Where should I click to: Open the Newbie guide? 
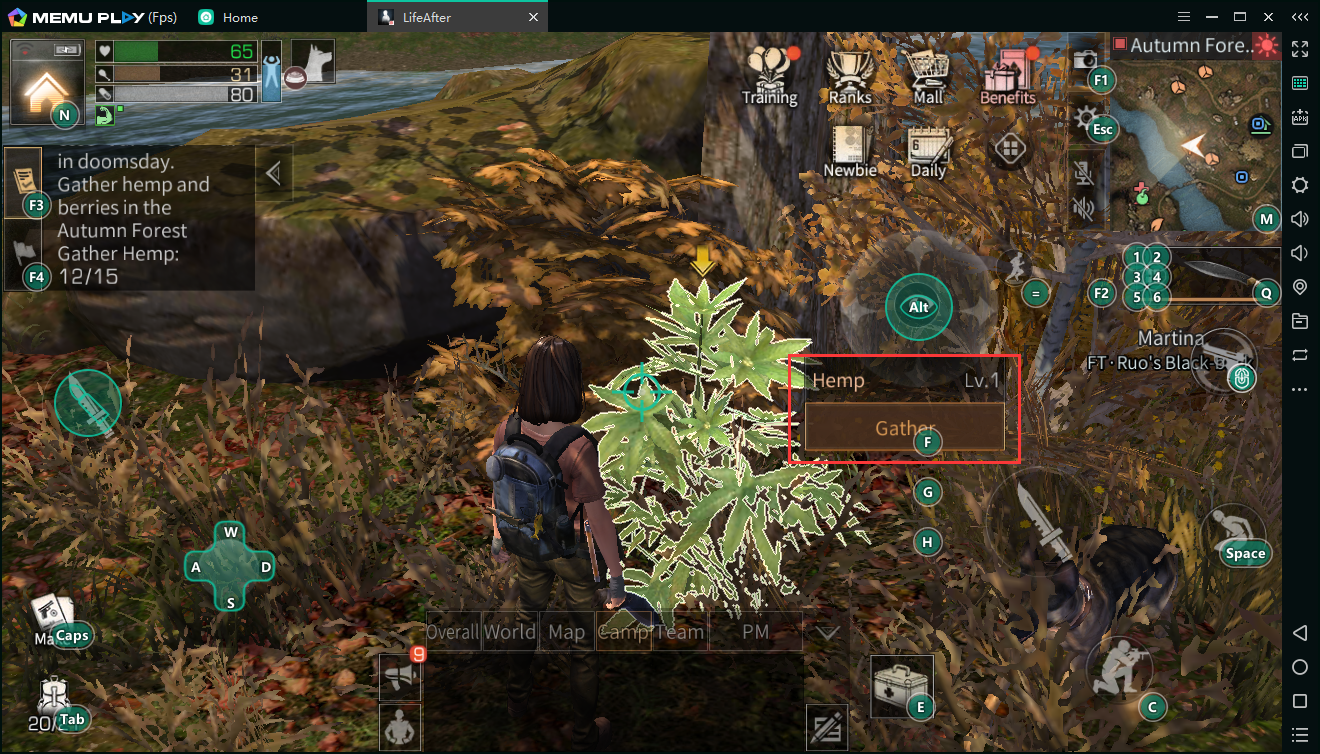click(x=849, y=150)
